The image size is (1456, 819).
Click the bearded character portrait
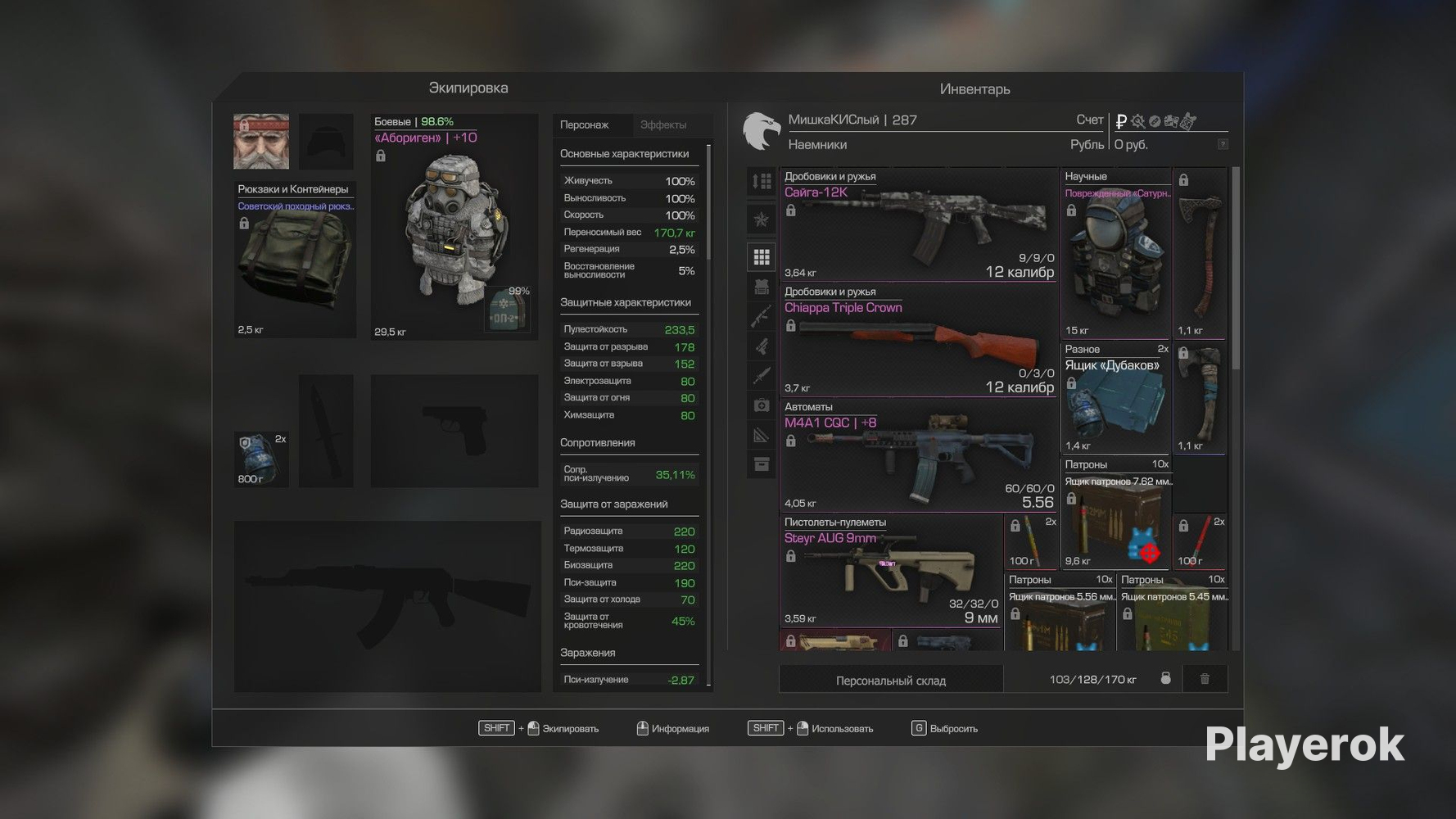261,142
